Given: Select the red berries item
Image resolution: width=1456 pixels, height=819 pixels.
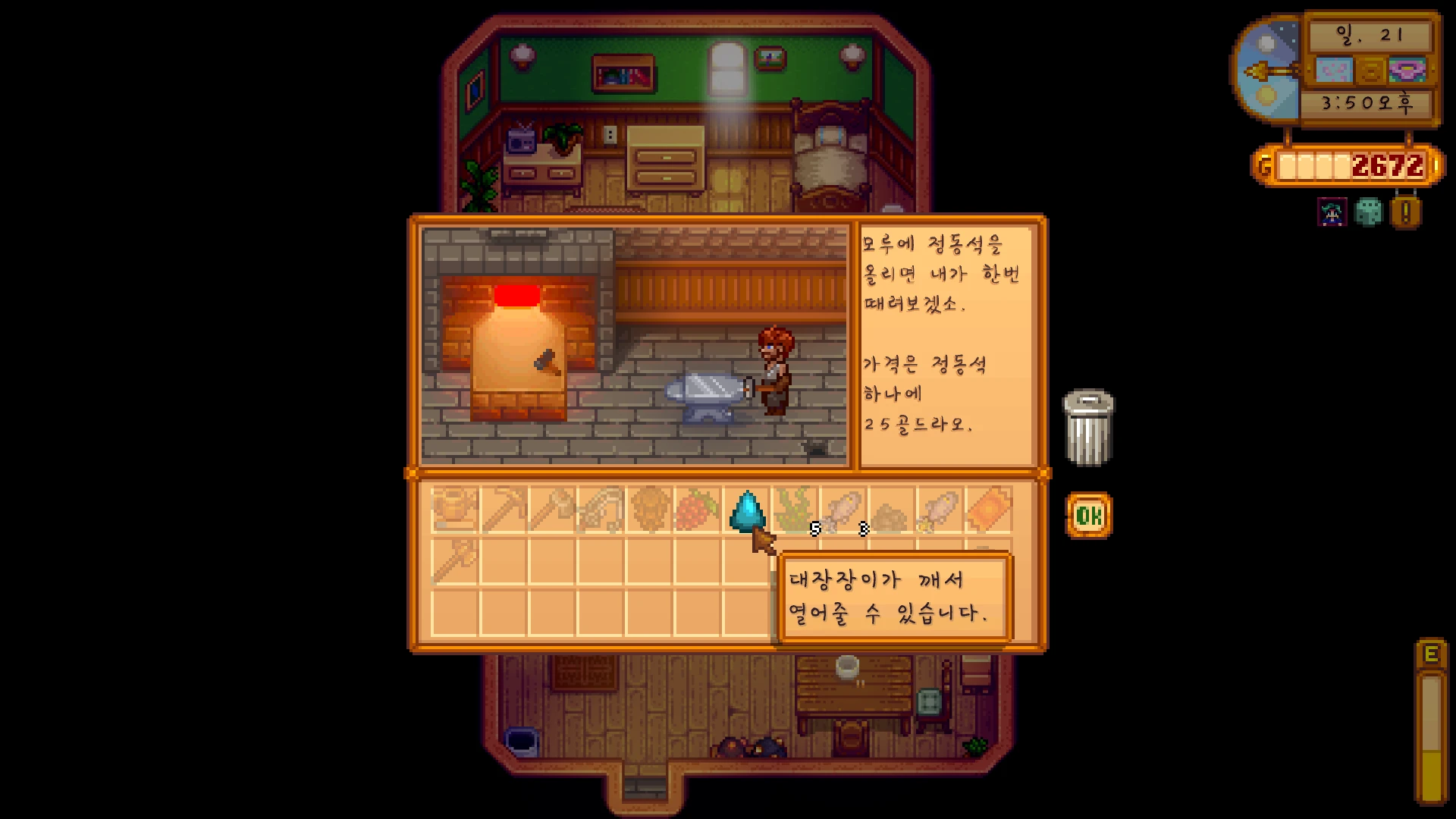Looking at the screenshot, I should (x=698, y=510).
